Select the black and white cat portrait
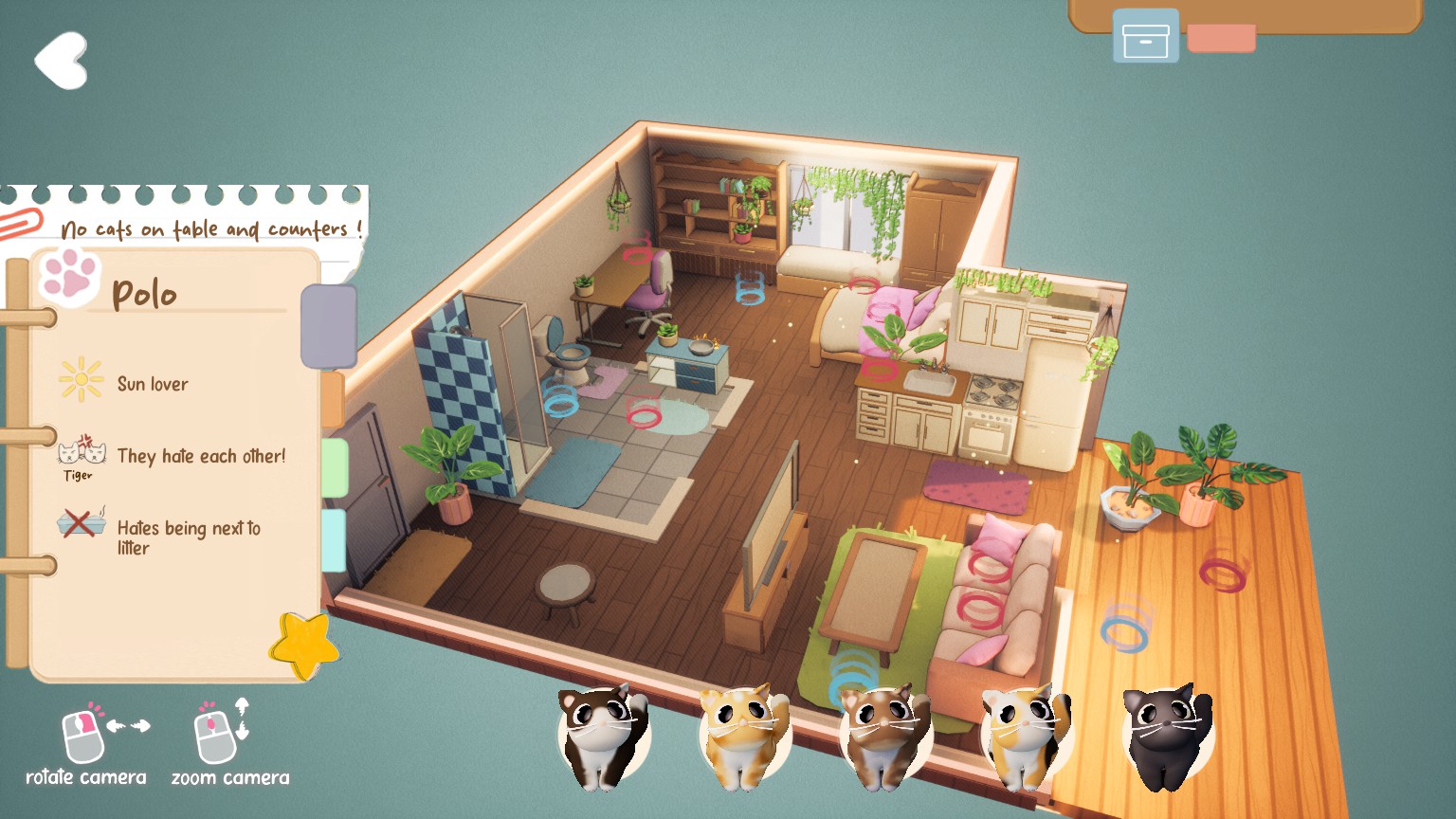Viewport: 1456px width, 819px height. click(x=601, y=736)
